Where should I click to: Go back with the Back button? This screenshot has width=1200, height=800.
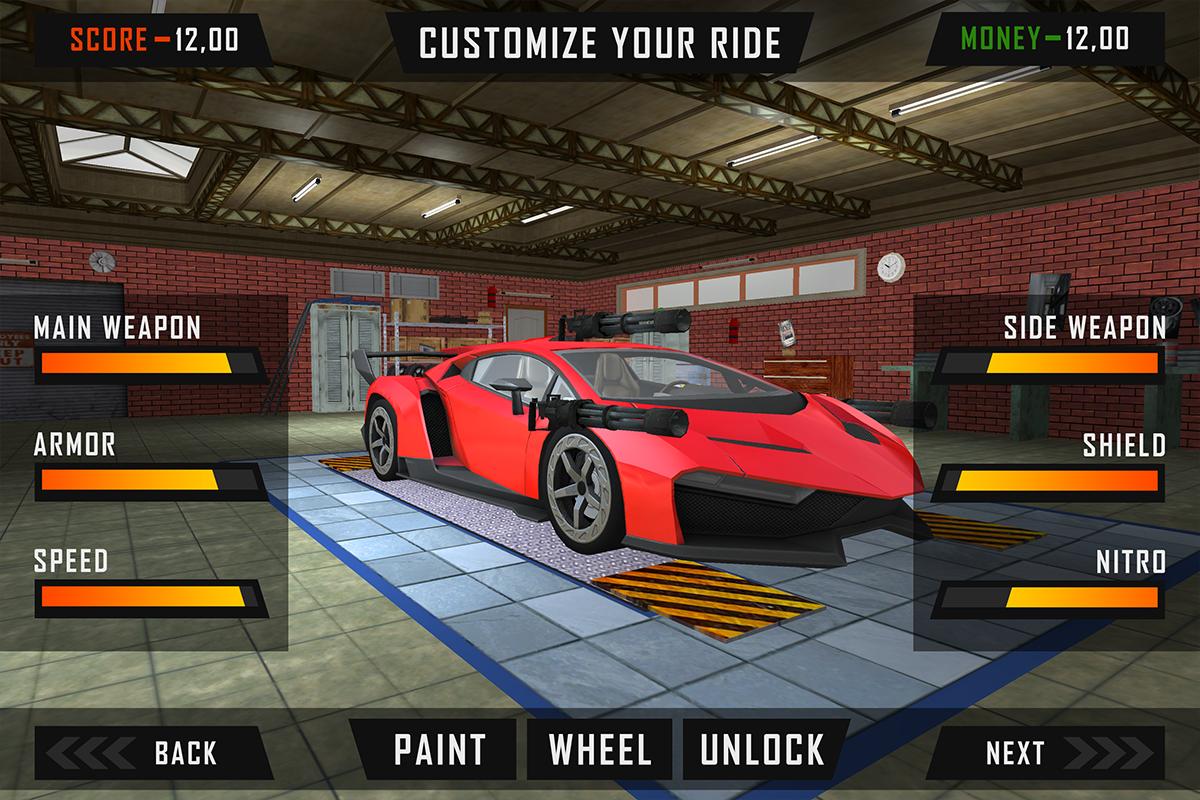pos(152,752)
